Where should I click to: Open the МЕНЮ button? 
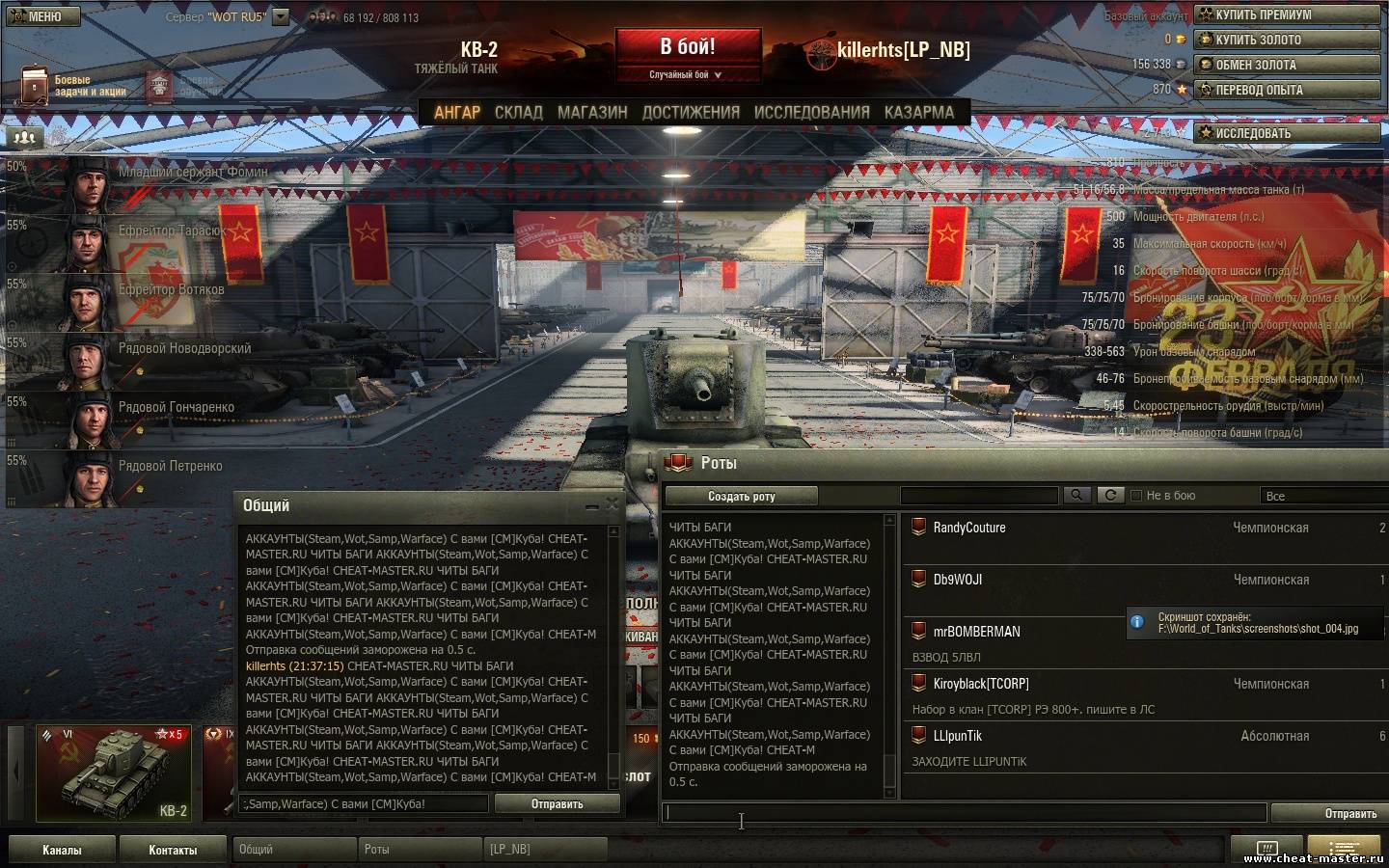tap(40, 15)
